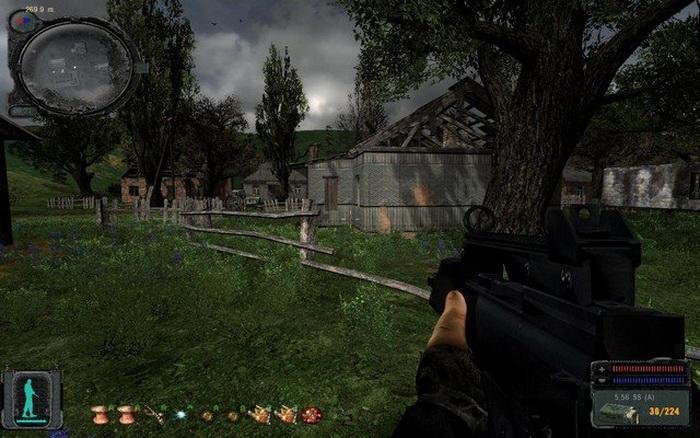Click the 5.56 SS ammo box icon

click(612, 408)
